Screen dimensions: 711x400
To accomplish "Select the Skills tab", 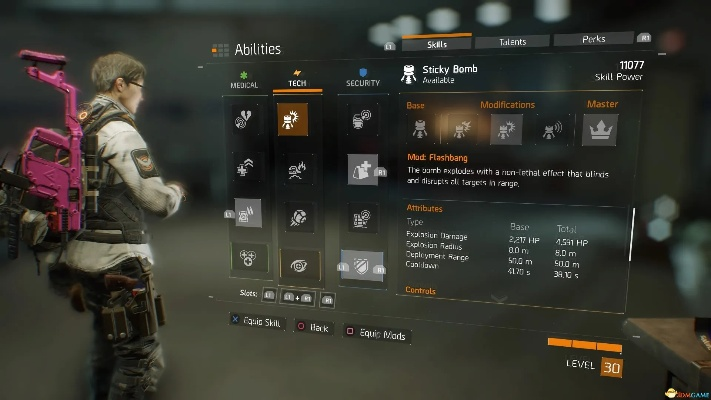I will pos(436,42).
